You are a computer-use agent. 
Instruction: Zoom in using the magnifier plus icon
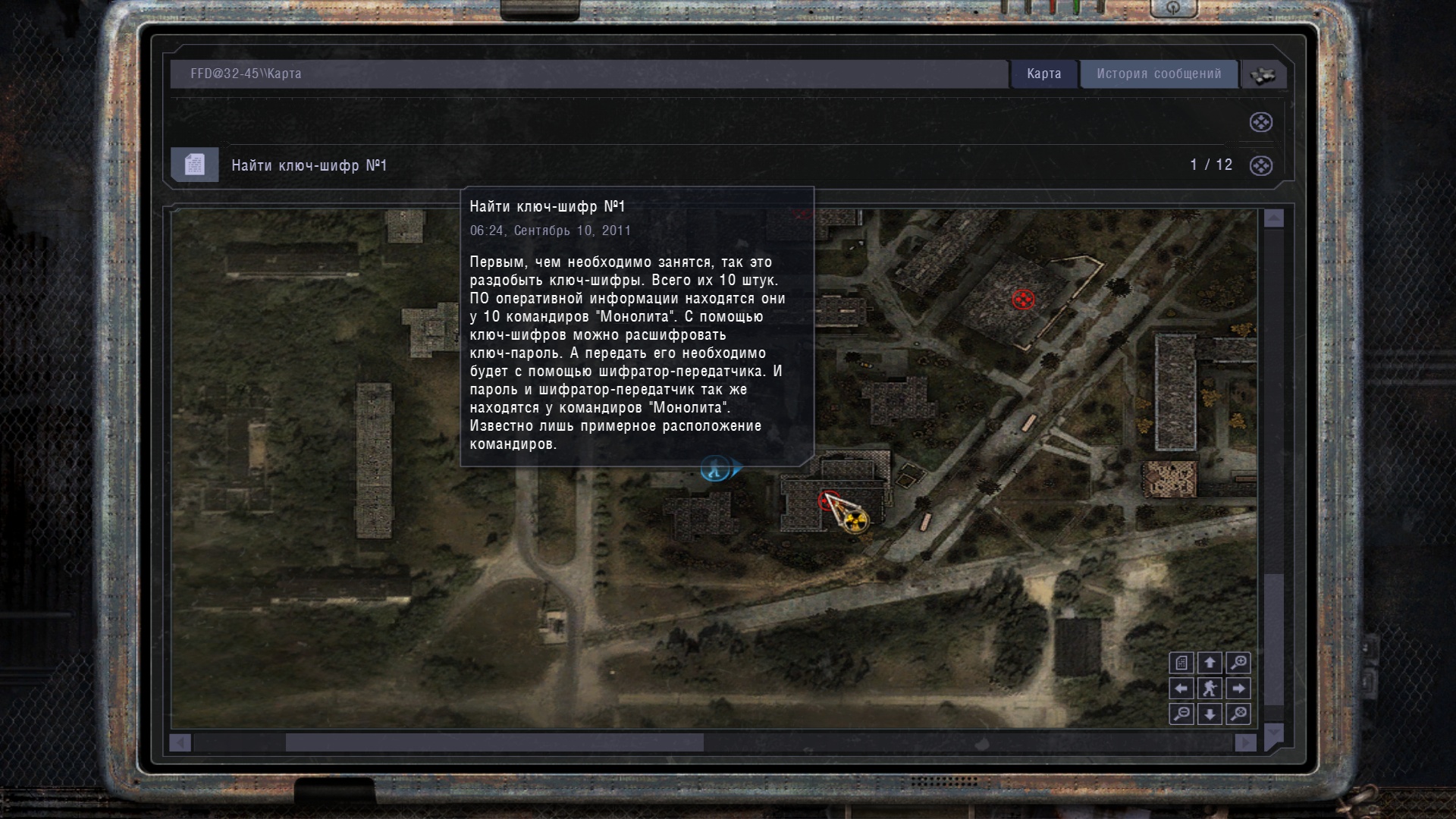pos(1238,663)
